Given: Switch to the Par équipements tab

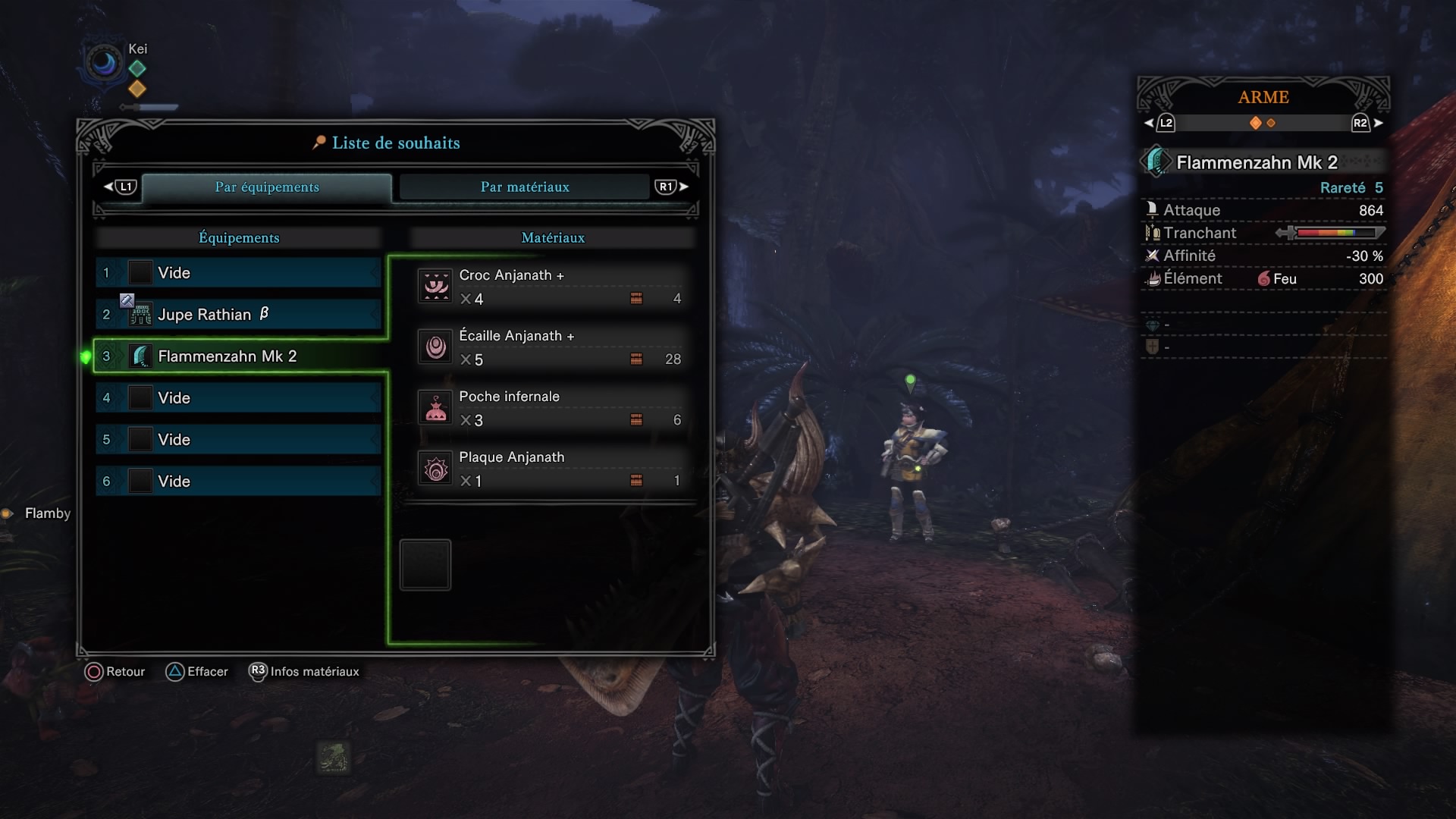Looking at the screenshot, I should (267, 187).
